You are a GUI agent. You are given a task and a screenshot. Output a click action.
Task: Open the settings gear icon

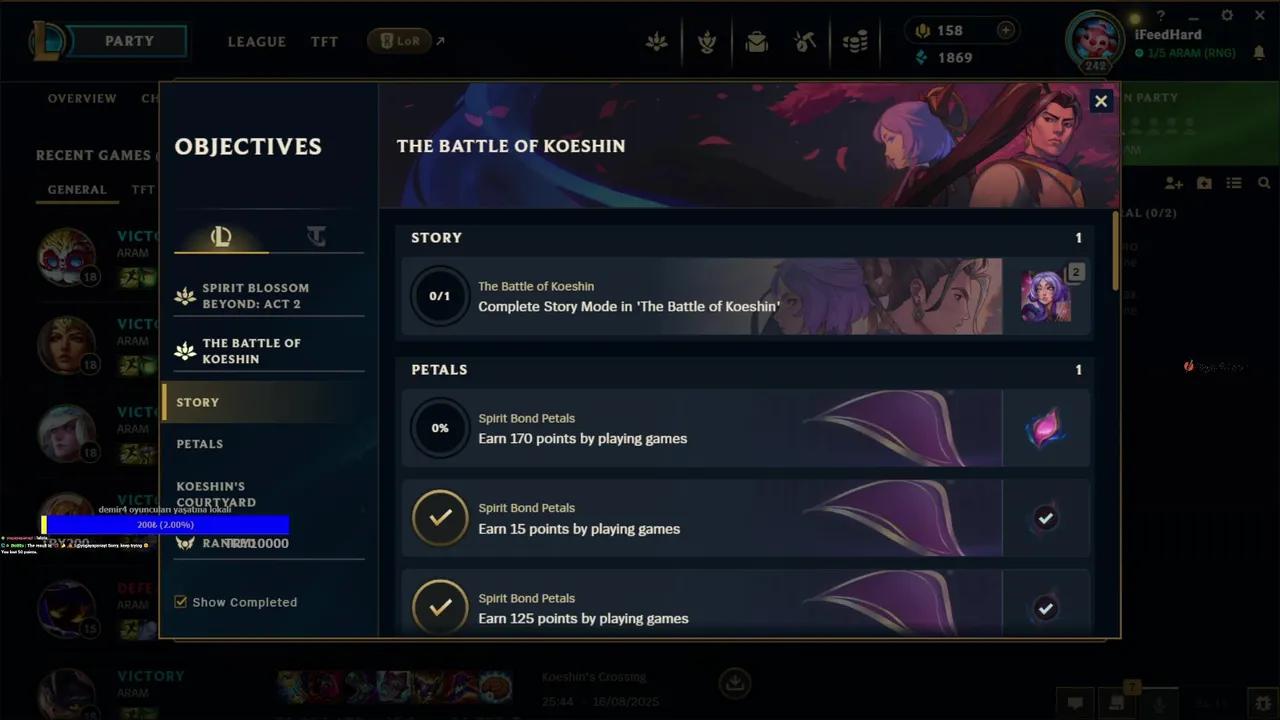(x=1226, y=16)
